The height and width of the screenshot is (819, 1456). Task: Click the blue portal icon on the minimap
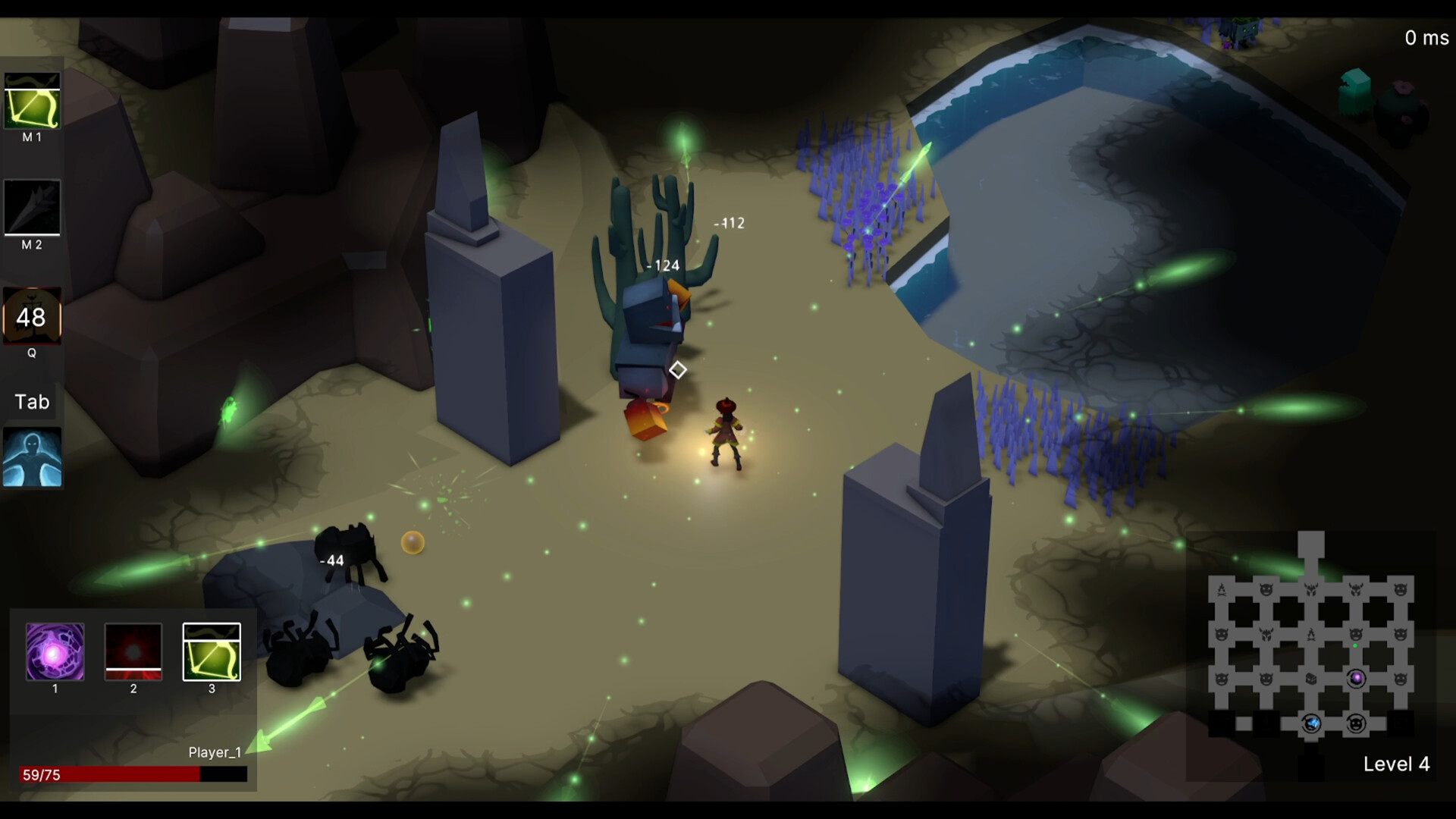click(x=1313, y=723)
